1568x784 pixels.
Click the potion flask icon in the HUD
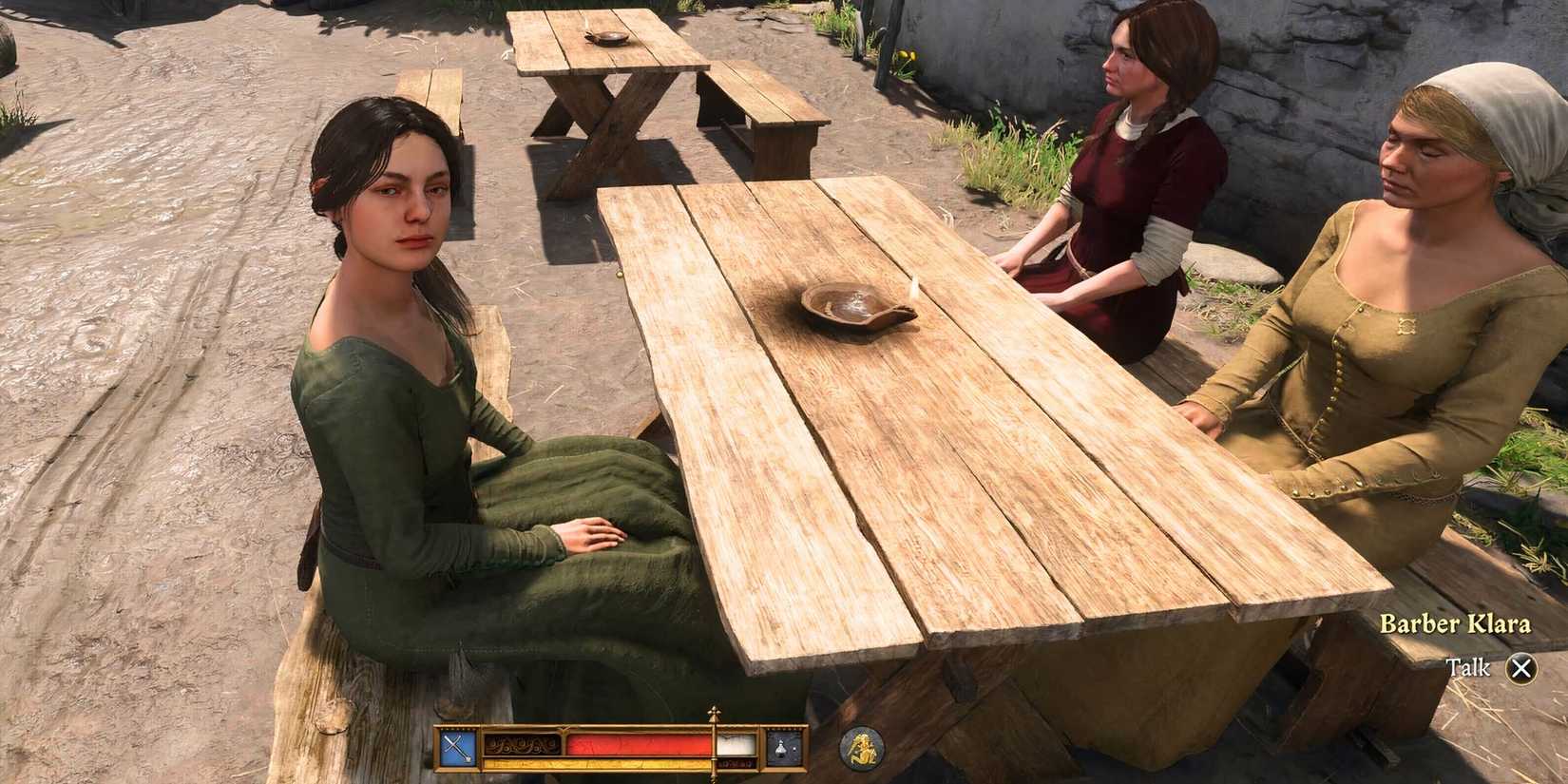click(x=779, y=748)
